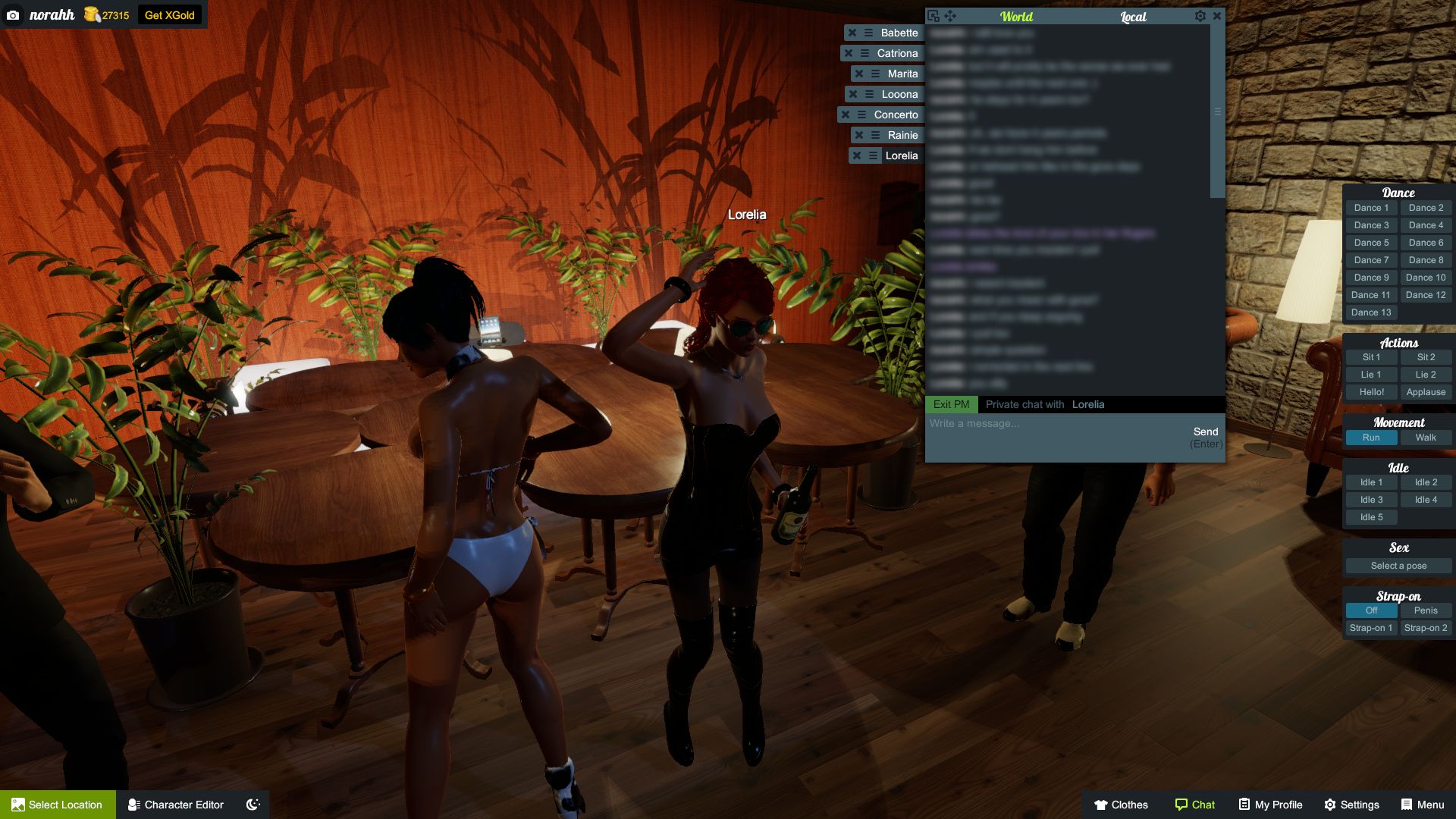The height and width of the screenshot is (819, 1456).
Task: Open the Select a pose dropdown under Sex
Action: pos(1398,566)
